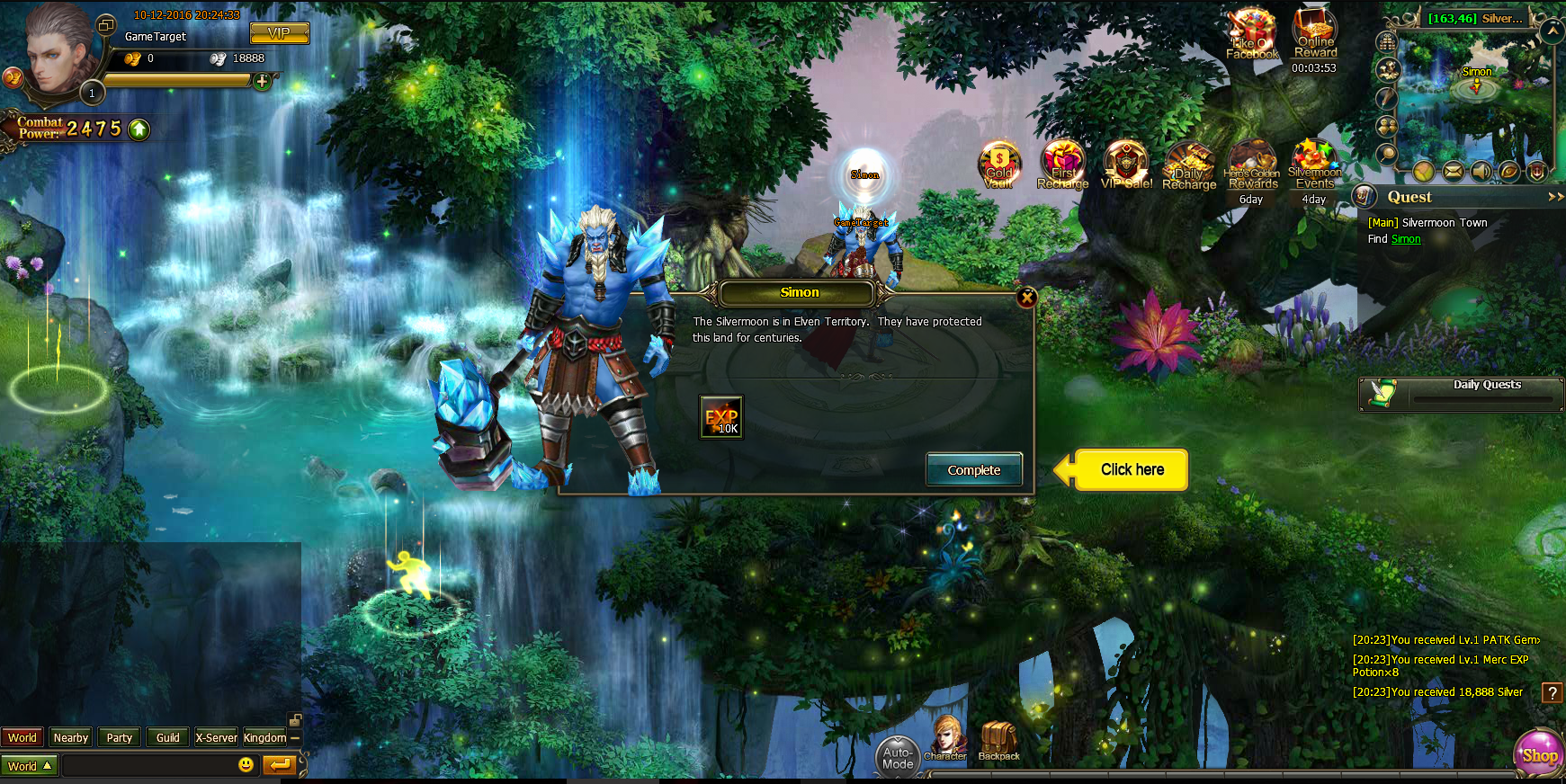Switch to the Guild chat tab

[167, 736]
